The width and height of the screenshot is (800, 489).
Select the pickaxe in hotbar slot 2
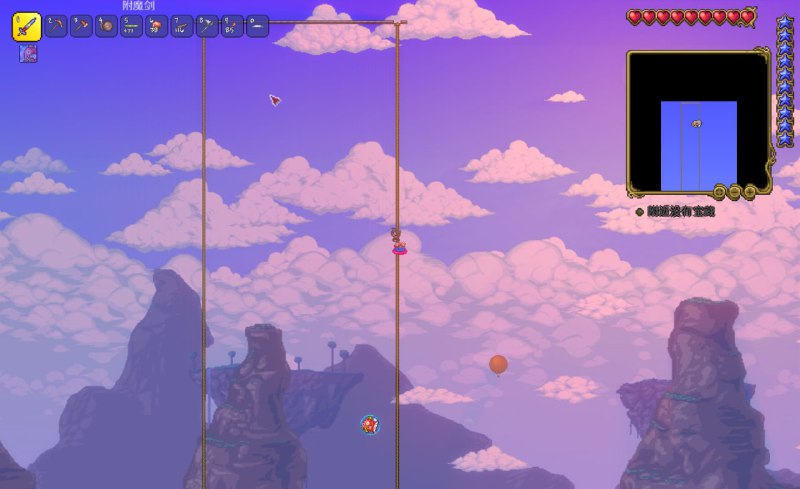pyautogui.click(x=56, y=27)
